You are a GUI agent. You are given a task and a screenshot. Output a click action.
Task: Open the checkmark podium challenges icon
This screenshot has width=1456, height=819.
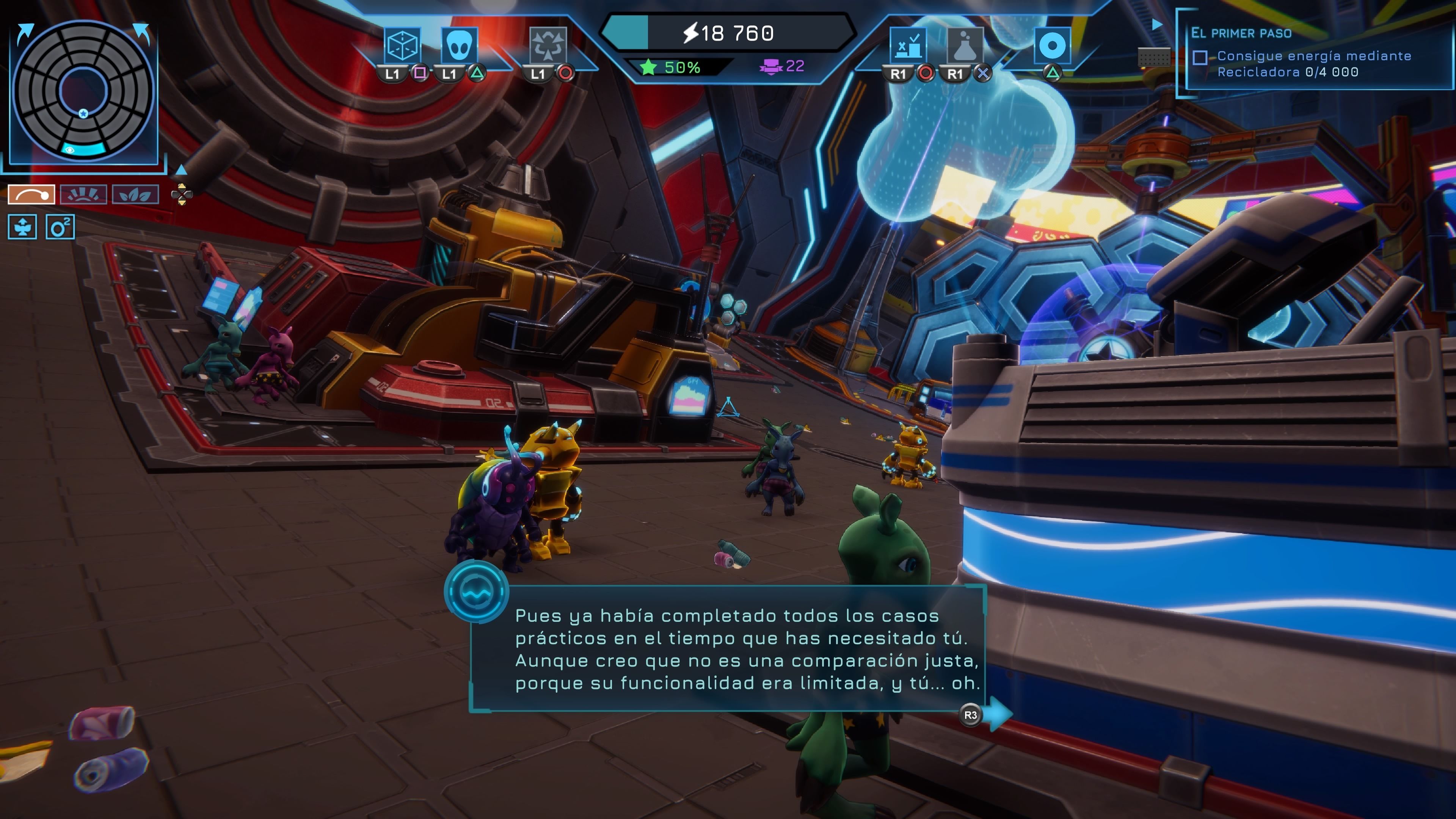[x=908, y=45]
